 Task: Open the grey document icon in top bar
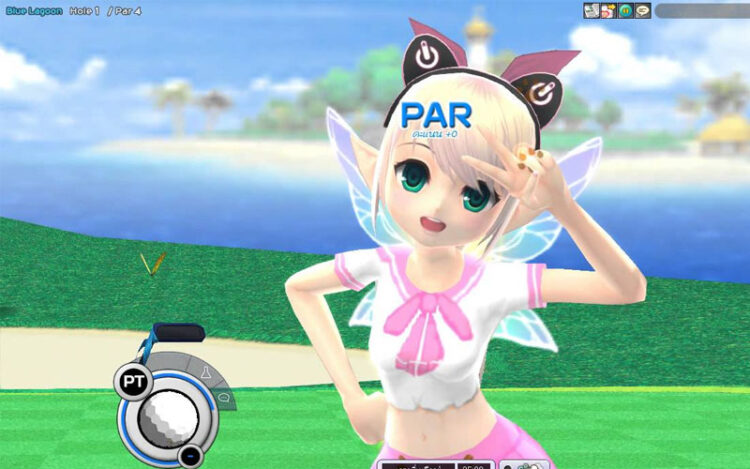click(592, 11)
